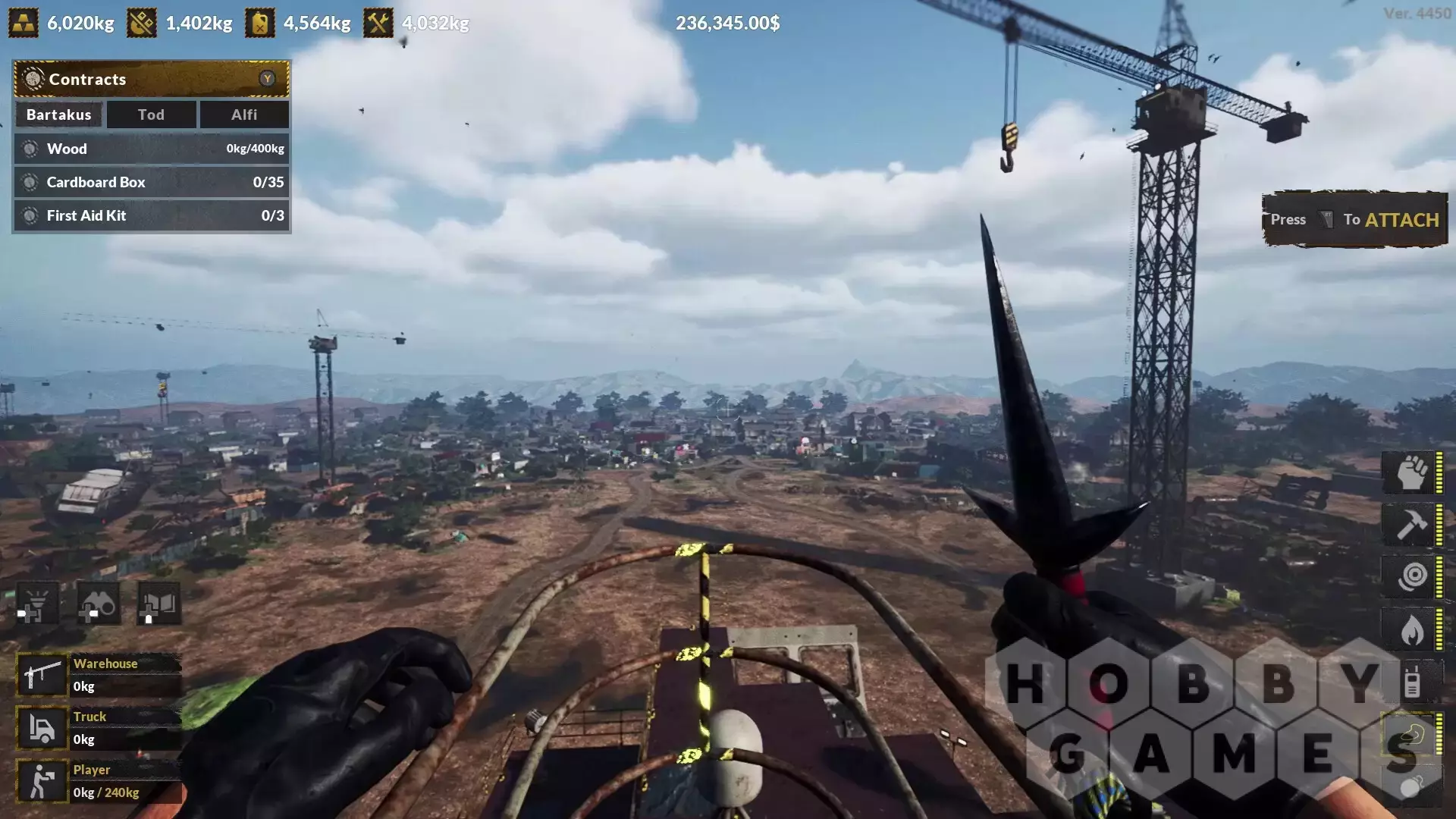This screenshot has width=1456, height=819.
Task: Switch to the Bartakus contracts tab
Action: 58,115
